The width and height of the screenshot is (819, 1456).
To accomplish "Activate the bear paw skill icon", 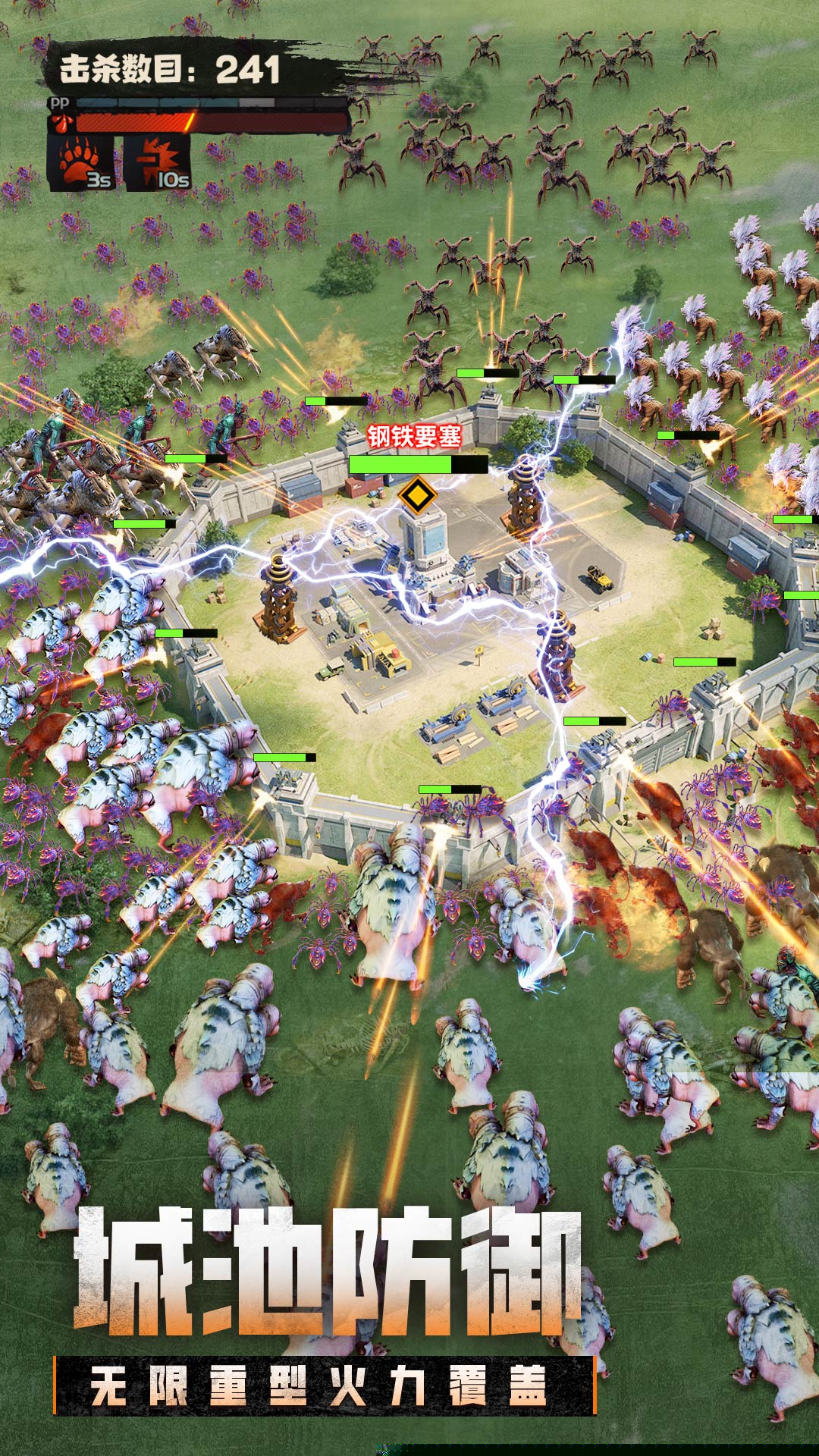I will click(81, 162).
